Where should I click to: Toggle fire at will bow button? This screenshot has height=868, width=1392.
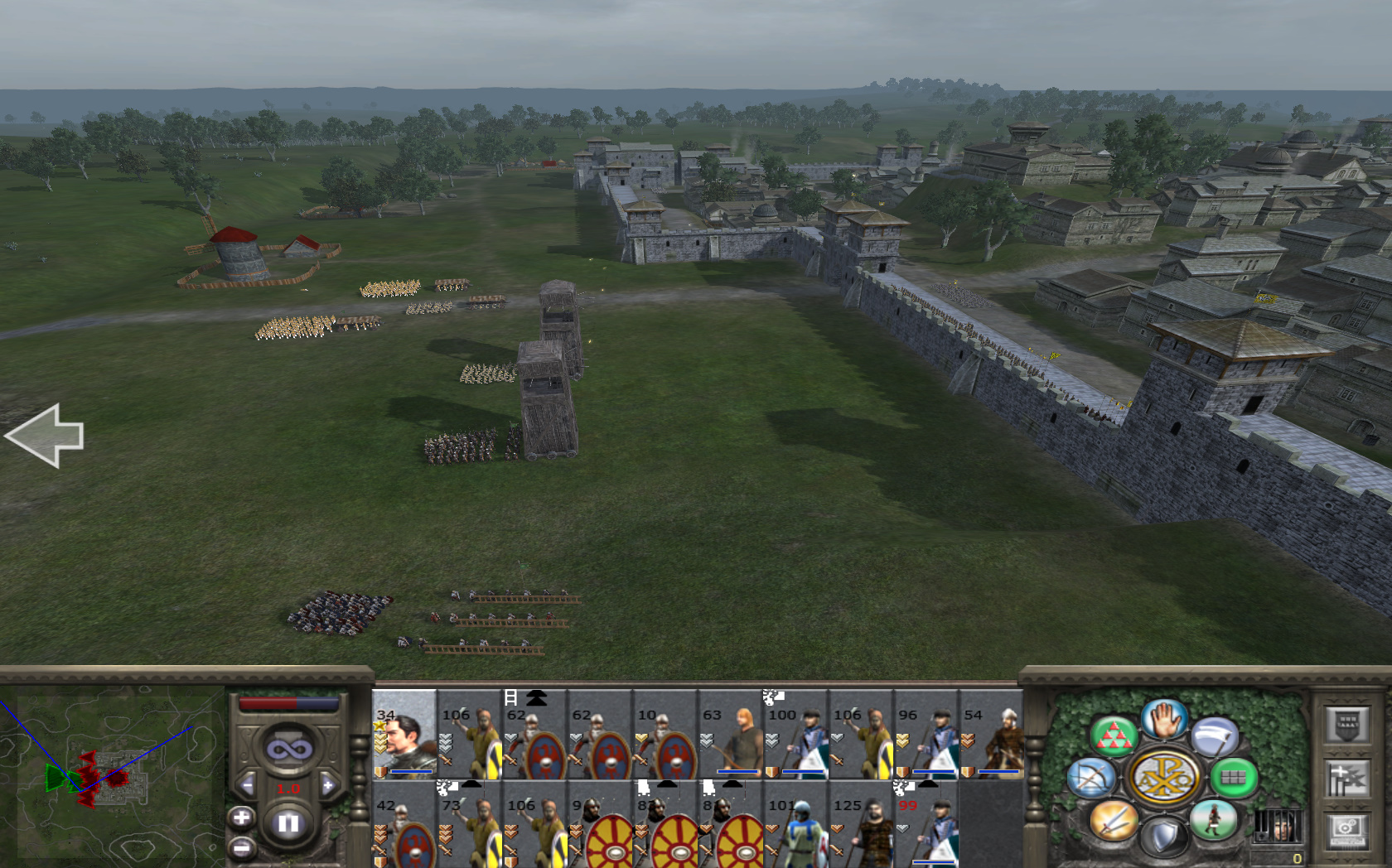click(x=1091, y=778)
